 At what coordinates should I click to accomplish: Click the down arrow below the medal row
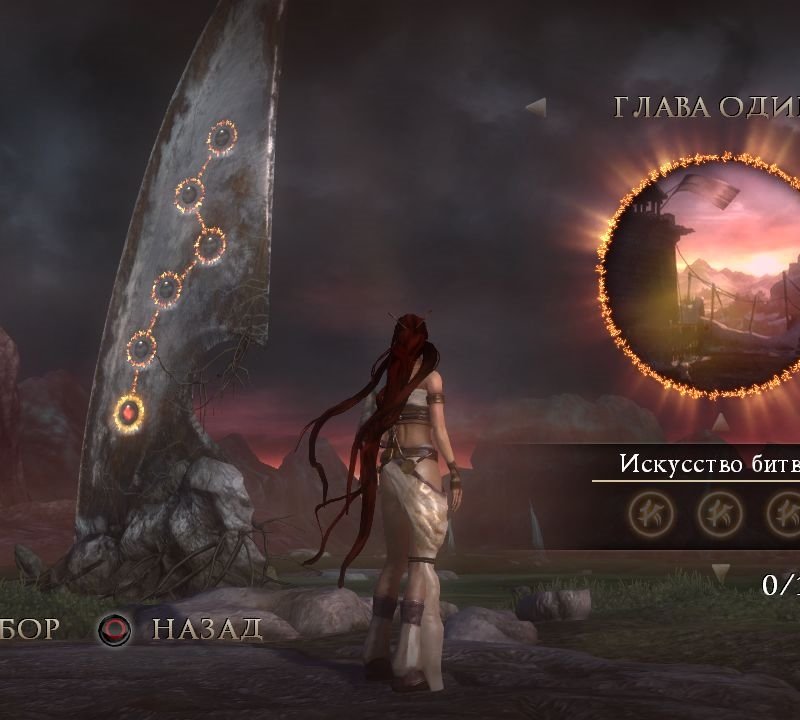[720, 573]
